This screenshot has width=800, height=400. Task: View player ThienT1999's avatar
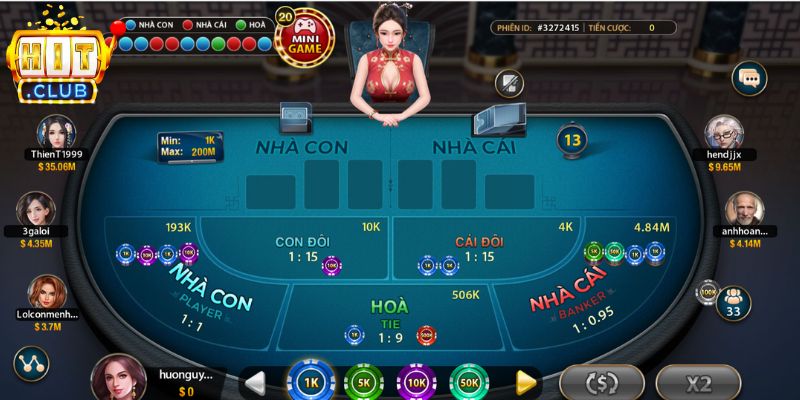tap(56, 133)
